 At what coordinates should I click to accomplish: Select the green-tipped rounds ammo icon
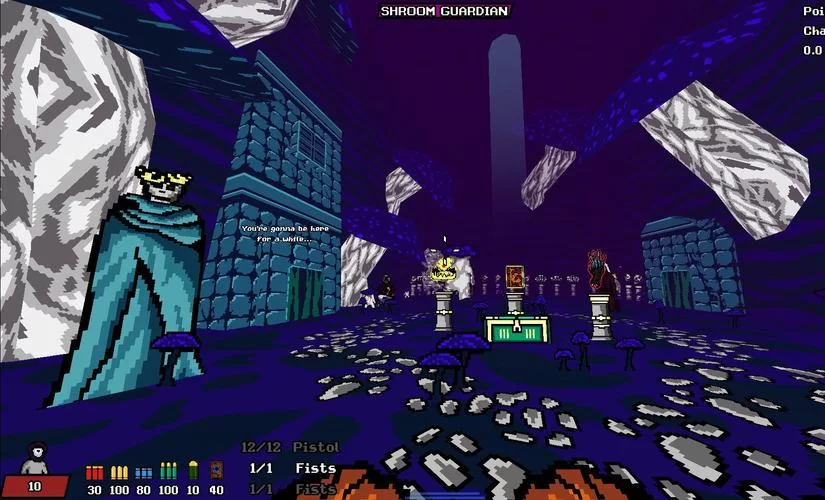(168, 471)
